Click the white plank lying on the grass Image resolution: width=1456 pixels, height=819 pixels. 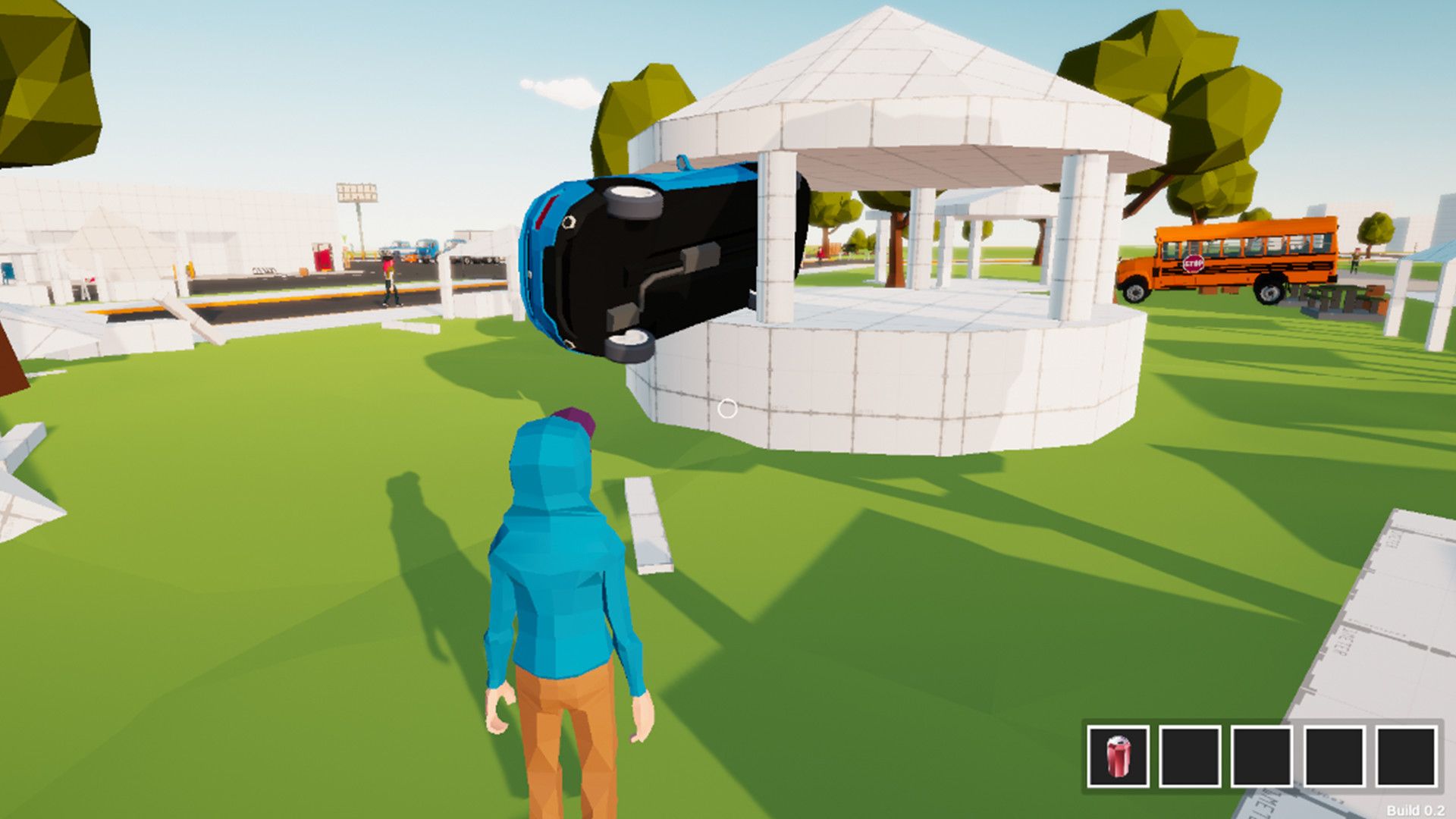click(x=648, y=523)
